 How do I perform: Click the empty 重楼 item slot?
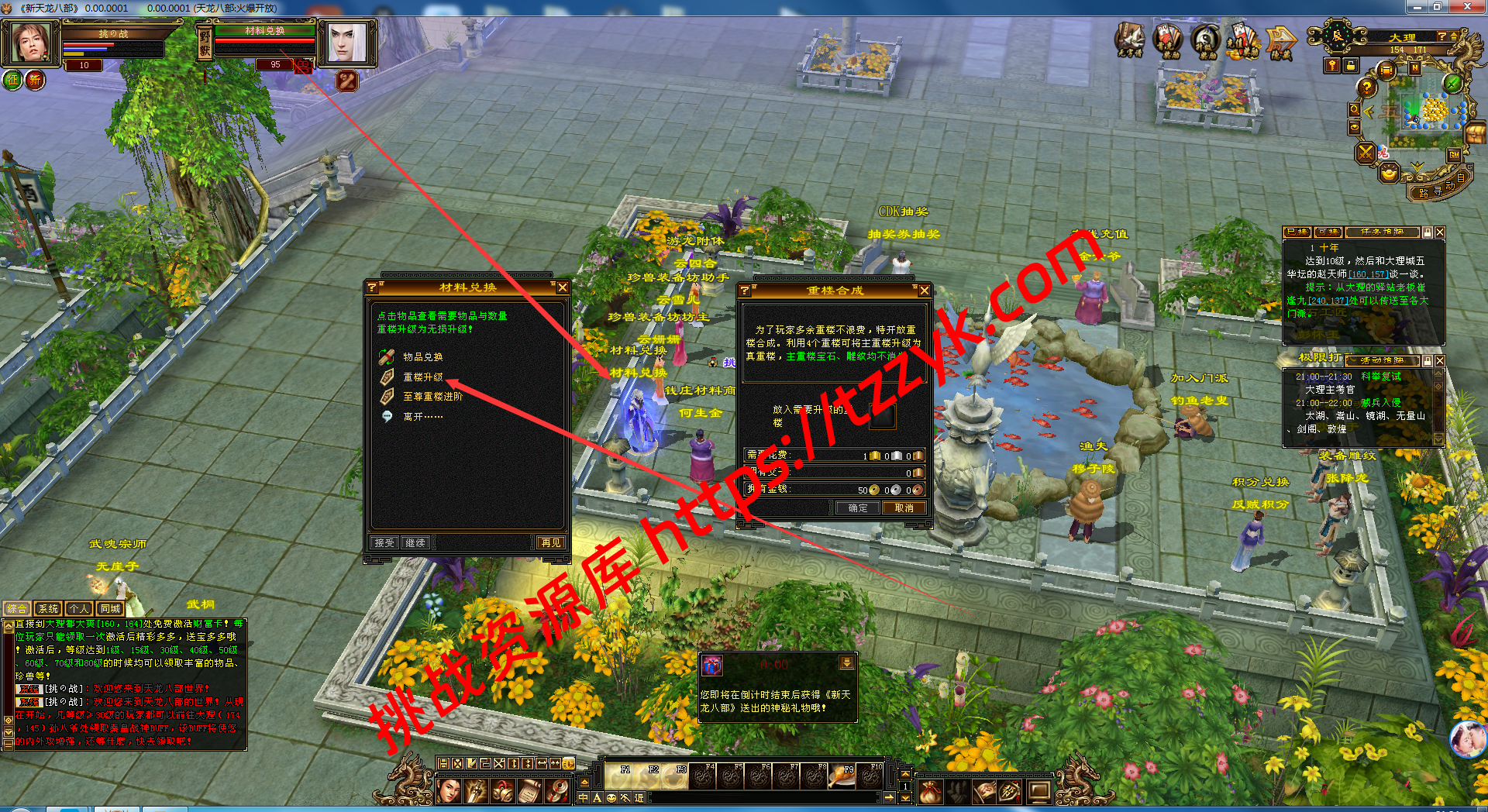882,416
